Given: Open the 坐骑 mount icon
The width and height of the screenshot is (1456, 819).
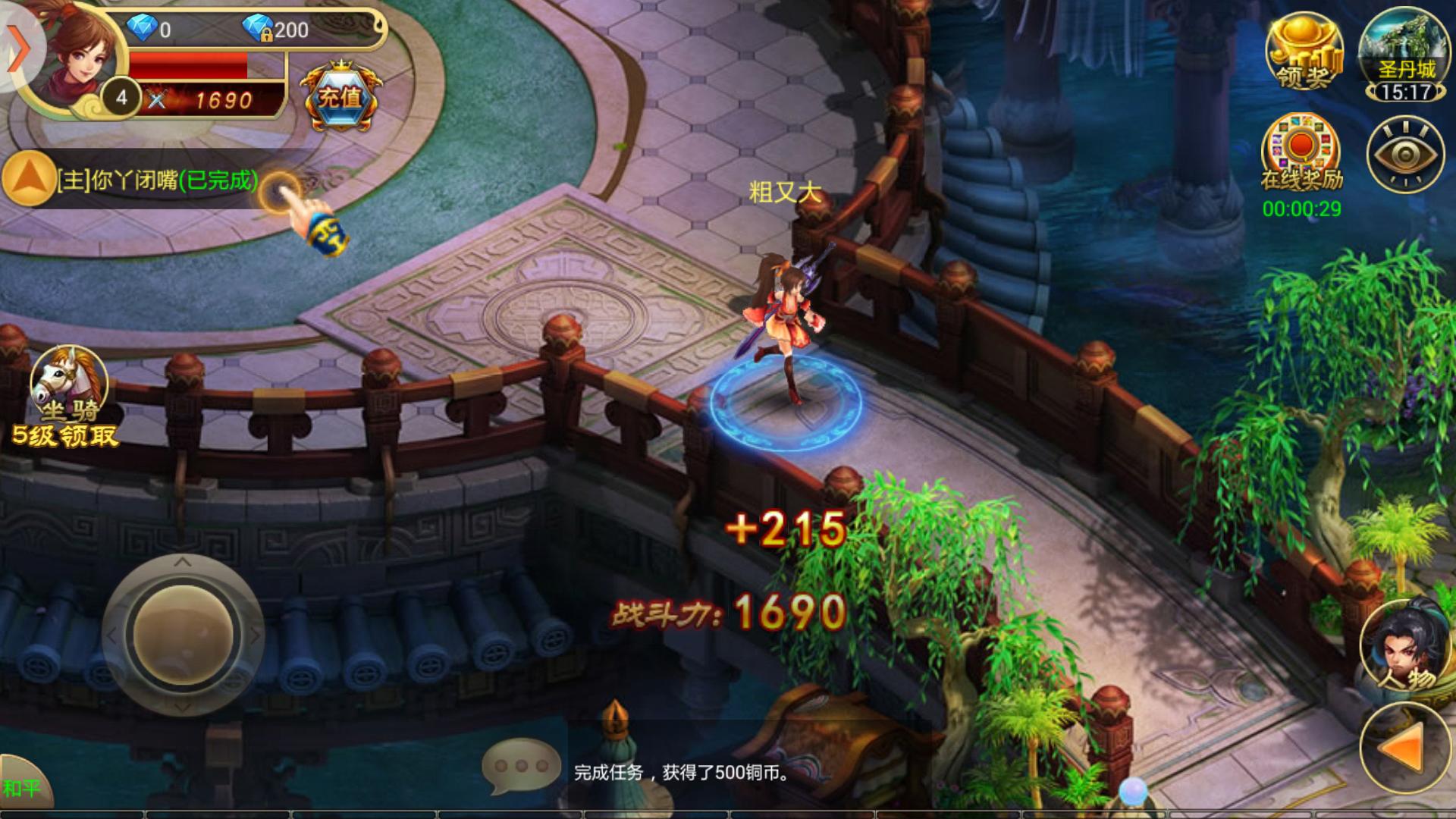Looking at the screenshot, I should [68, 387].
